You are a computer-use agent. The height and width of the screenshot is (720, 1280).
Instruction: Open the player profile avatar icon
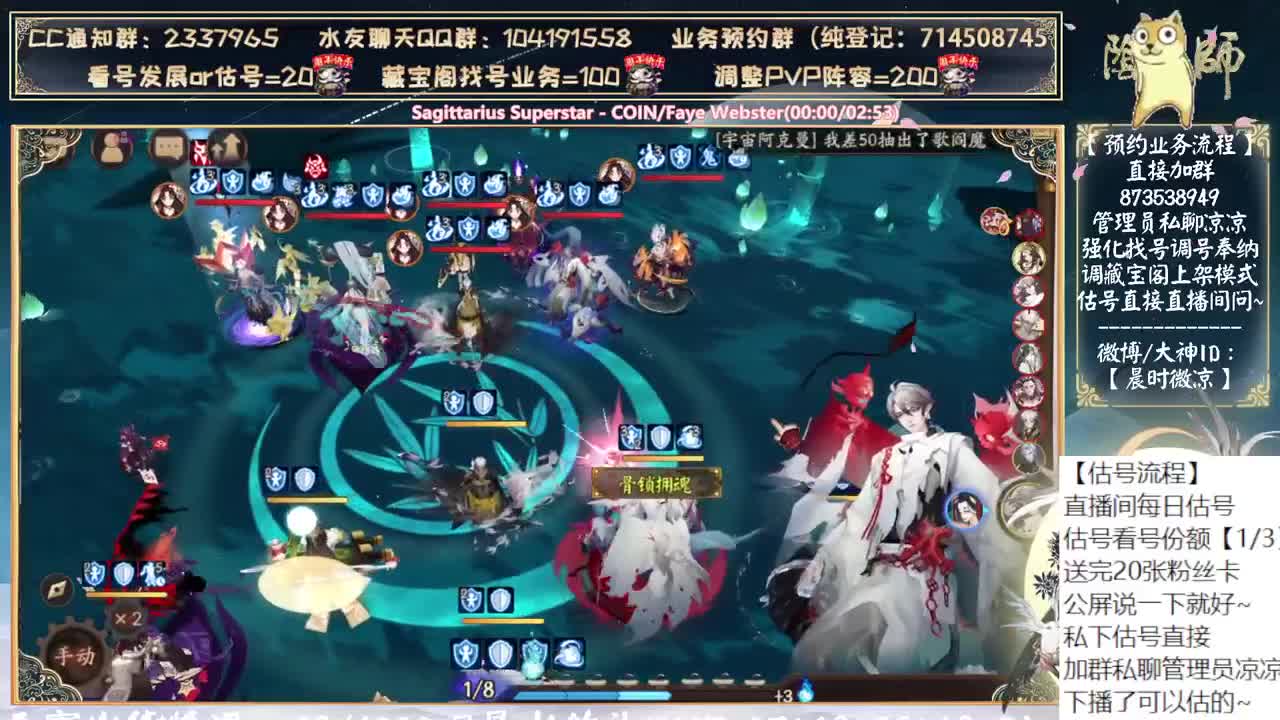click(x=111, y=147)
